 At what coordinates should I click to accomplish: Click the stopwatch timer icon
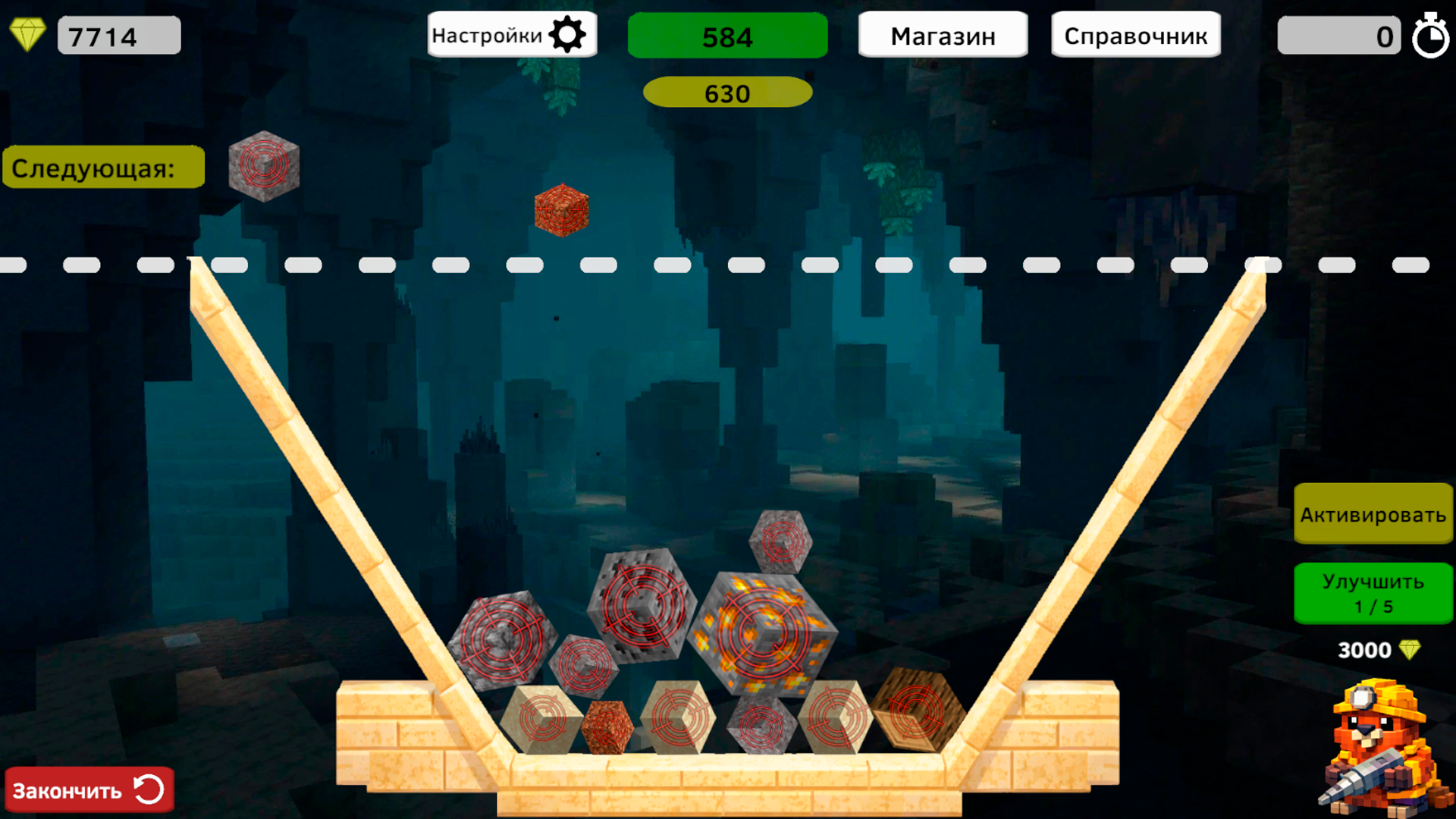coord(1432,35)
